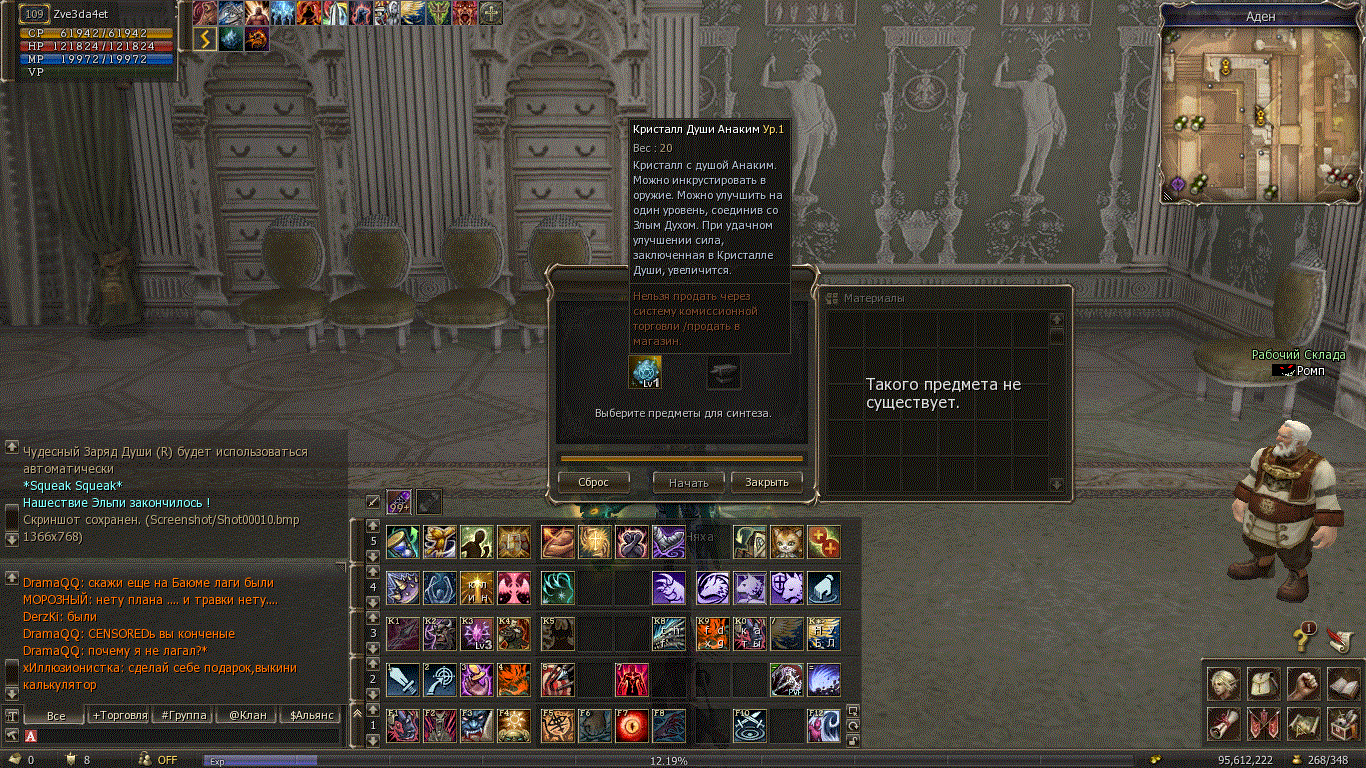Open the world map scroll icon
The image size is (1366, 768).
(1303, 723)
